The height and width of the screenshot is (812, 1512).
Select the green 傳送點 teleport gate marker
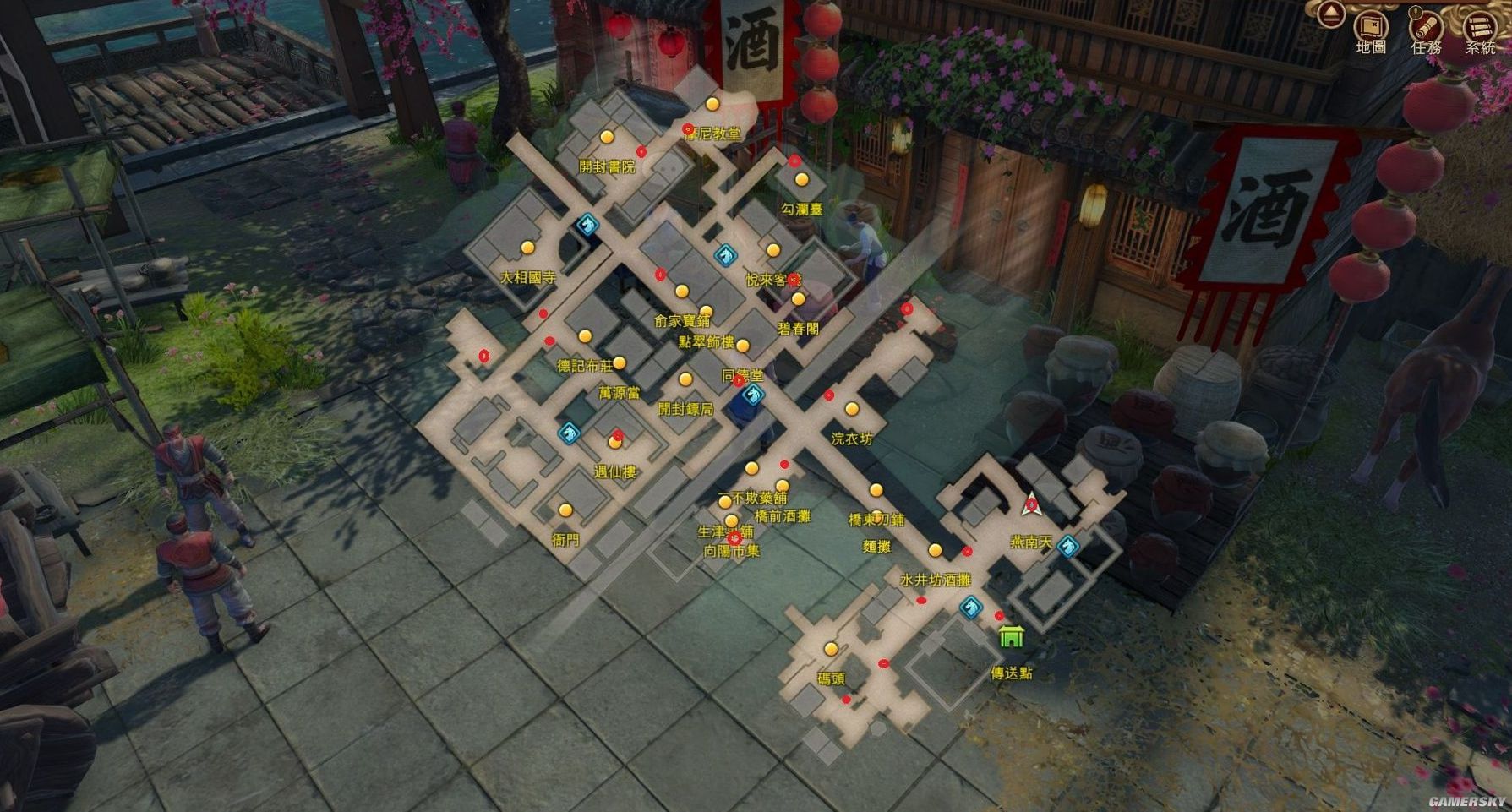1011,636
